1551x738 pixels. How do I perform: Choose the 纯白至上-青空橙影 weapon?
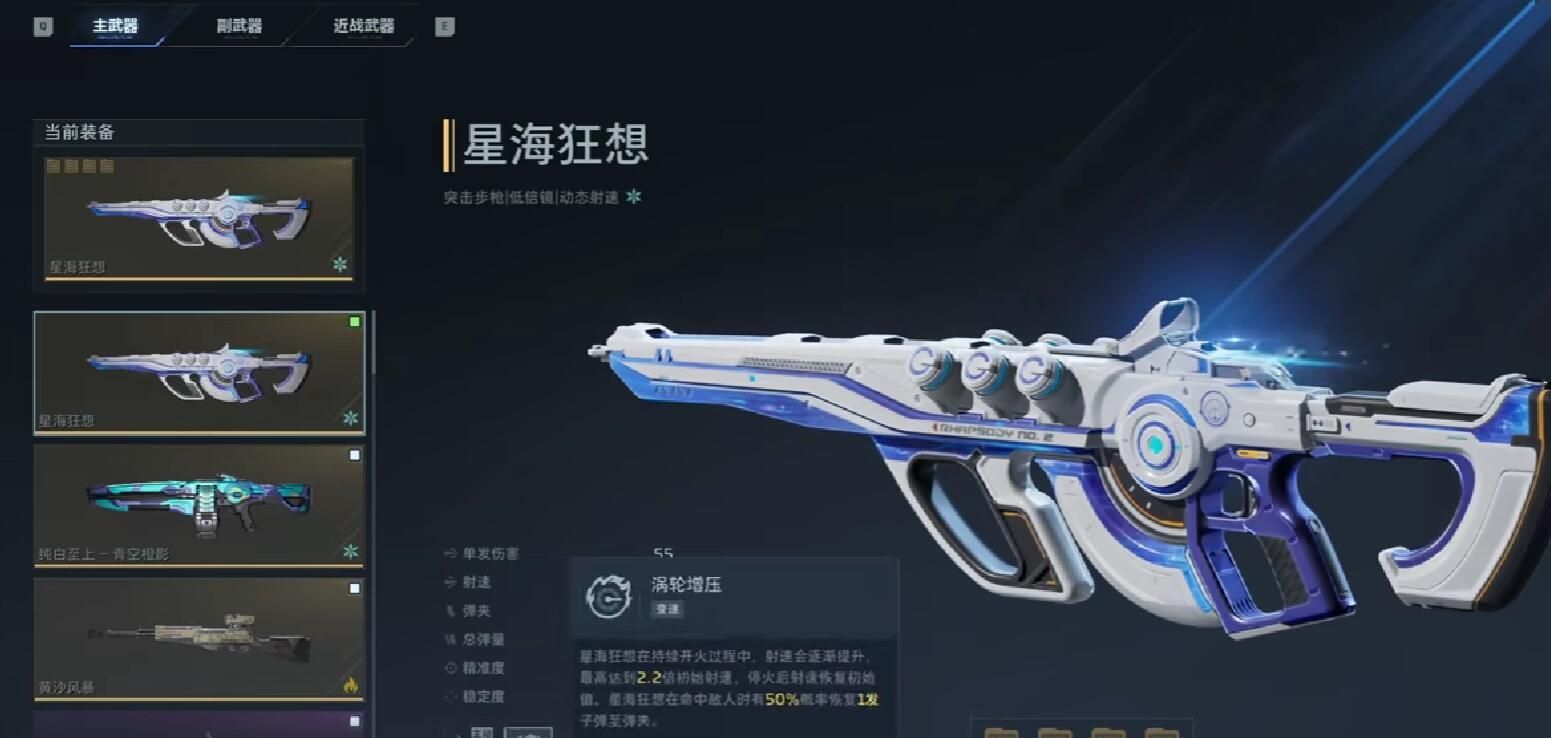pyautogui.click(x=199, y=505)
